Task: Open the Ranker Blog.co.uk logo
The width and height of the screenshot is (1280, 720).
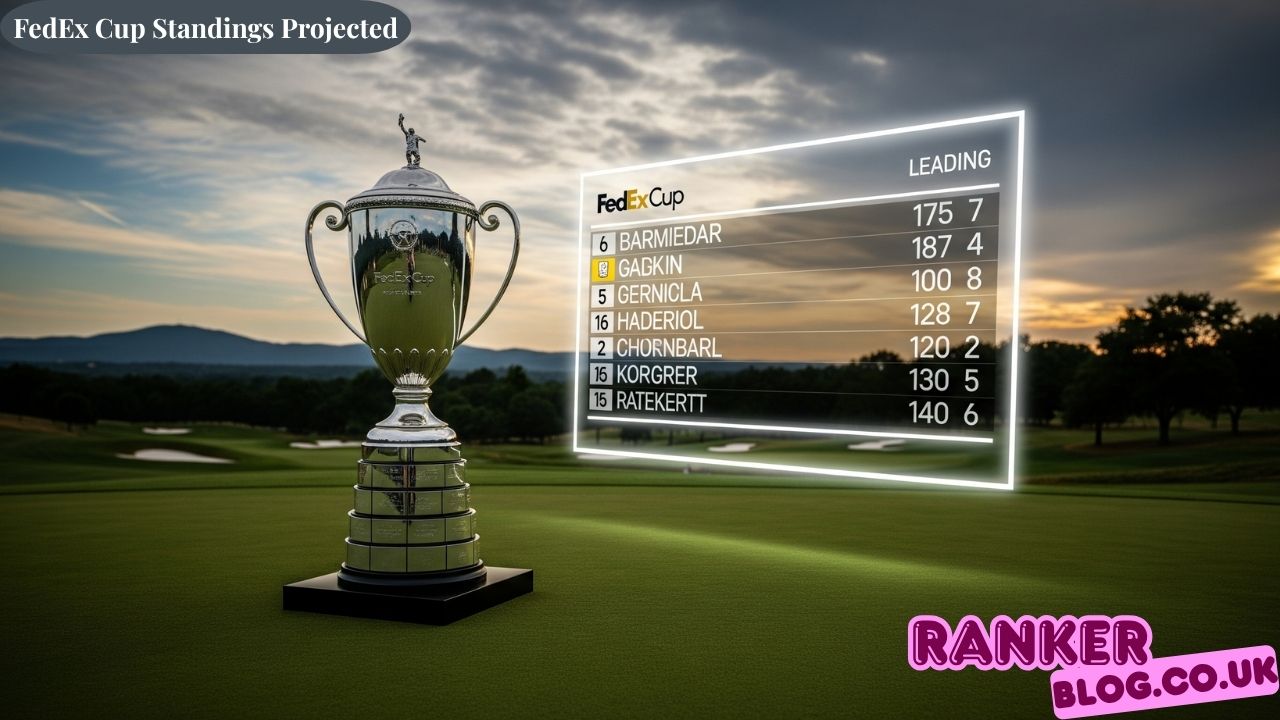Action: (x=1090, y=663)
